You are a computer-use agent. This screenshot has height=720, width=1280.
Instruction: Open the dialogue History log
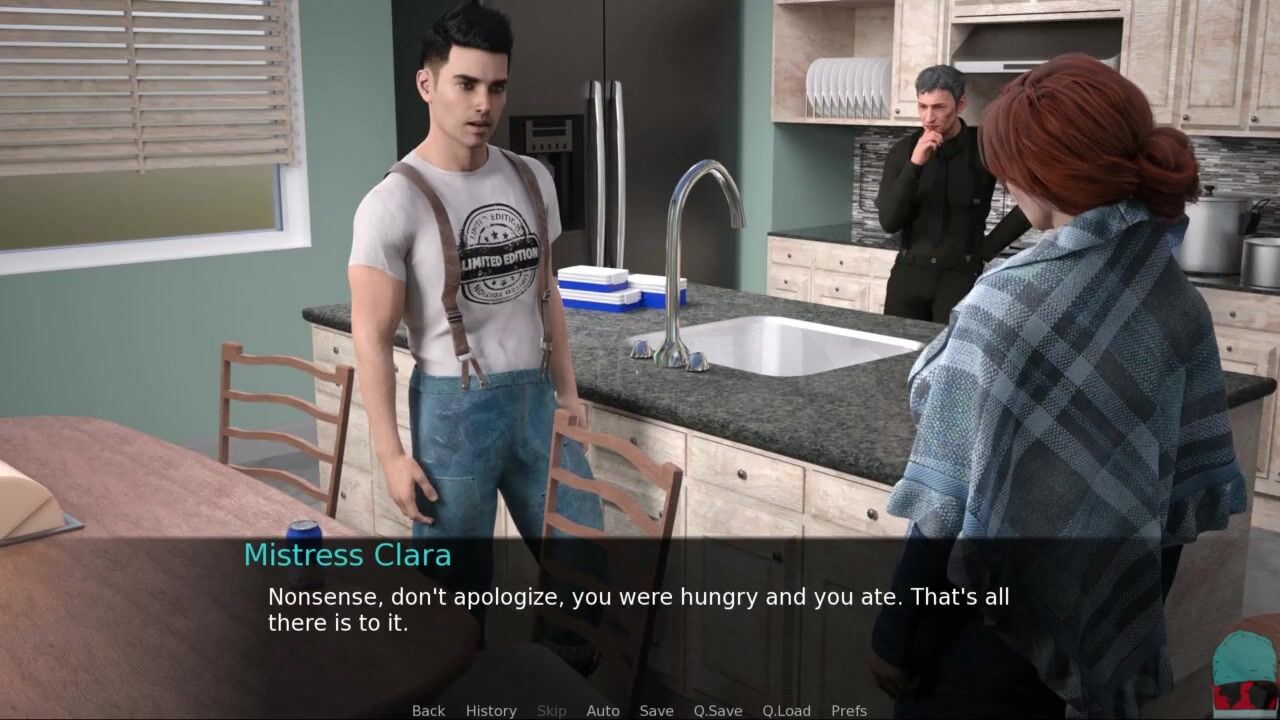tap(491, 710)
